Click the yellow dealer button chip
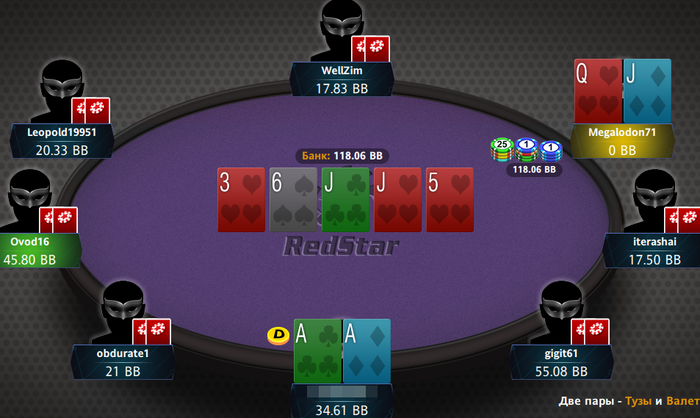Screen dimensions: 700x418 [278, 336]
